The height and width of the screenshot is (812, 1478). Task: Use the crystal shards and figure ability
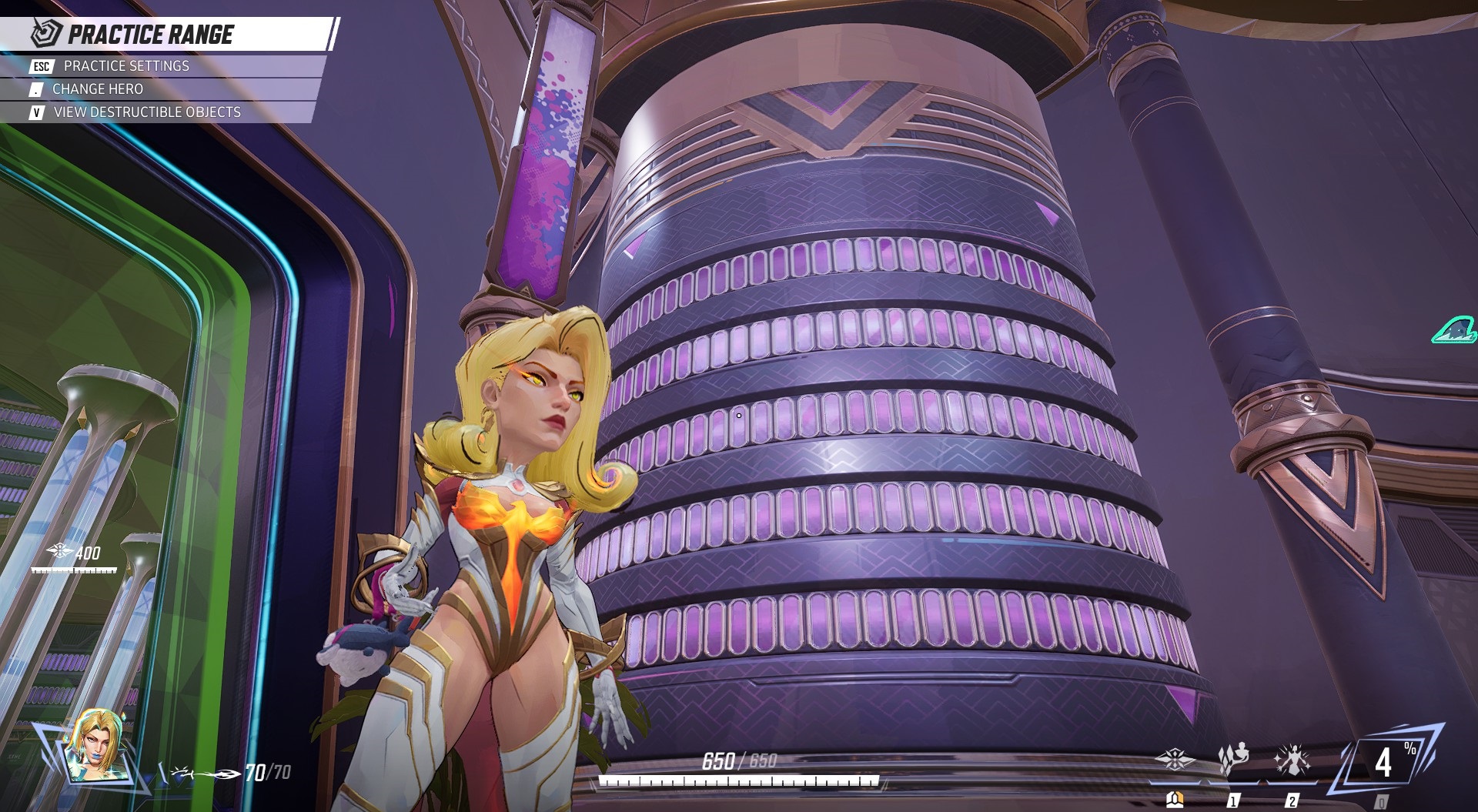pos(1233,760)
